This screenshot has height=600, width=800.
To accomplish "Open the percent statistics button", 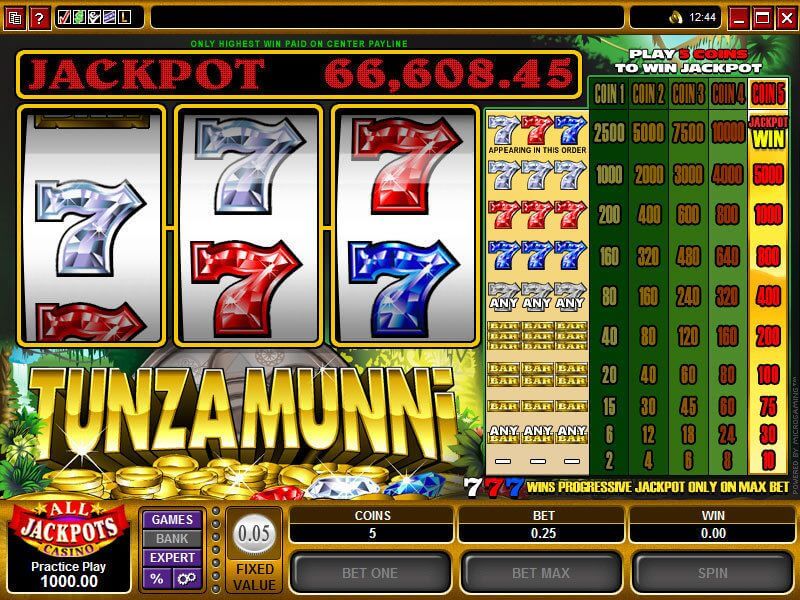I will 157,578.
